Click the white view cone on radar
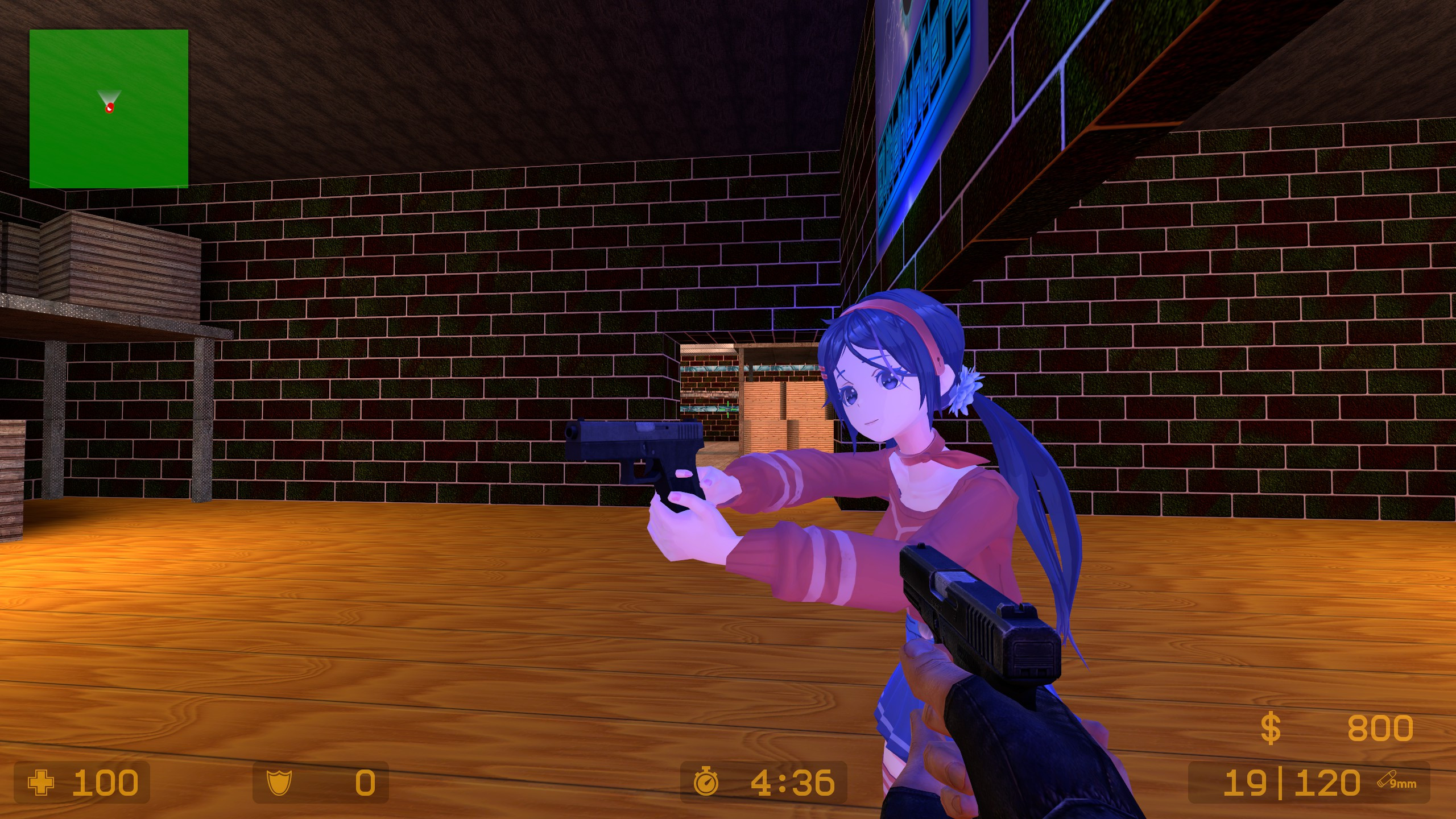Image resolution: width=1456 pixels, height=819 pixels. [x=108, y=95]
